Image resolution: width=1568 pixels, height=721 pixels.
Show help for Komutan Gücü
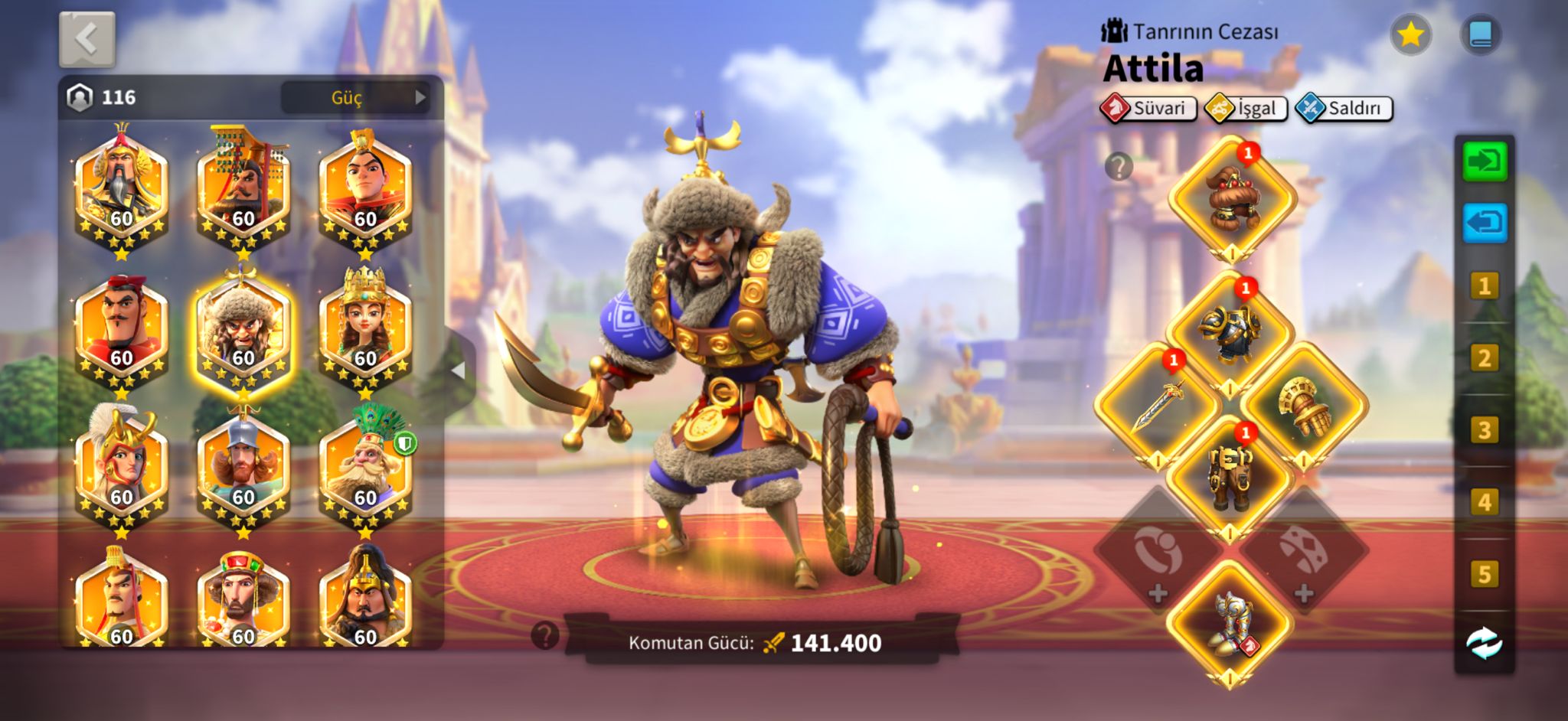545,635
